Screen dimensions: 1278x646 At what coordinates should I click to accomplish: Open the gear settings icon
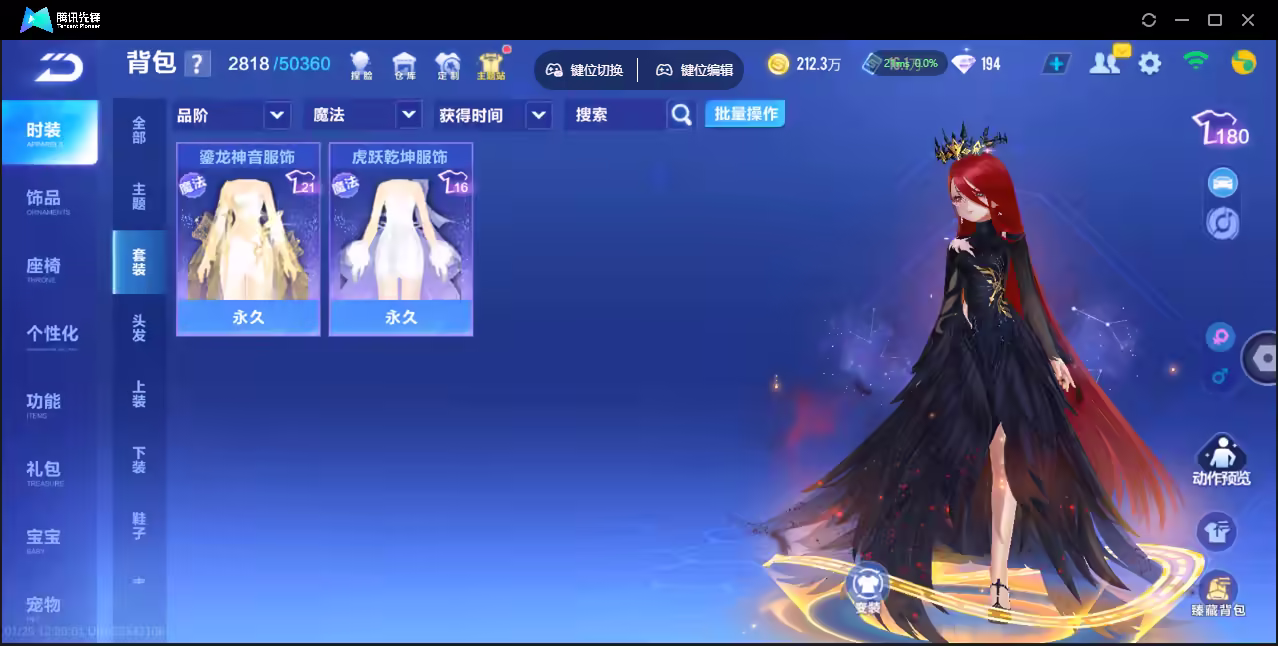1150,64
